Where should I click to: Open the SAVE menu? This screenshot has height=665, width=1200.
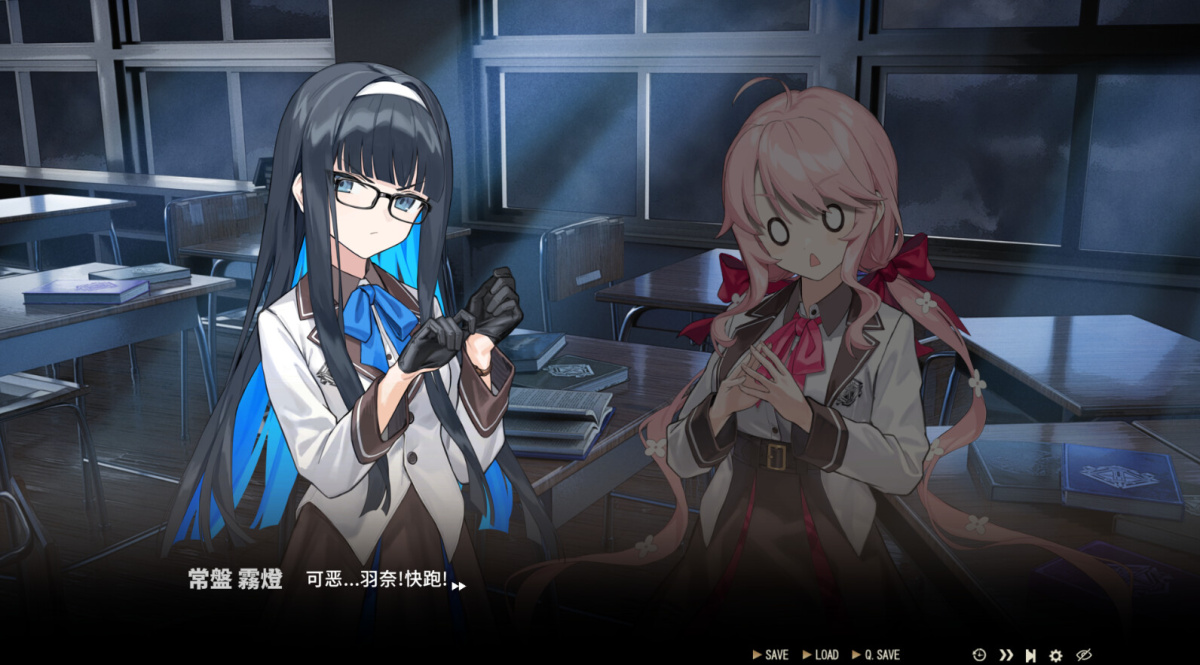pyautogui.click(x=771, y=655)
